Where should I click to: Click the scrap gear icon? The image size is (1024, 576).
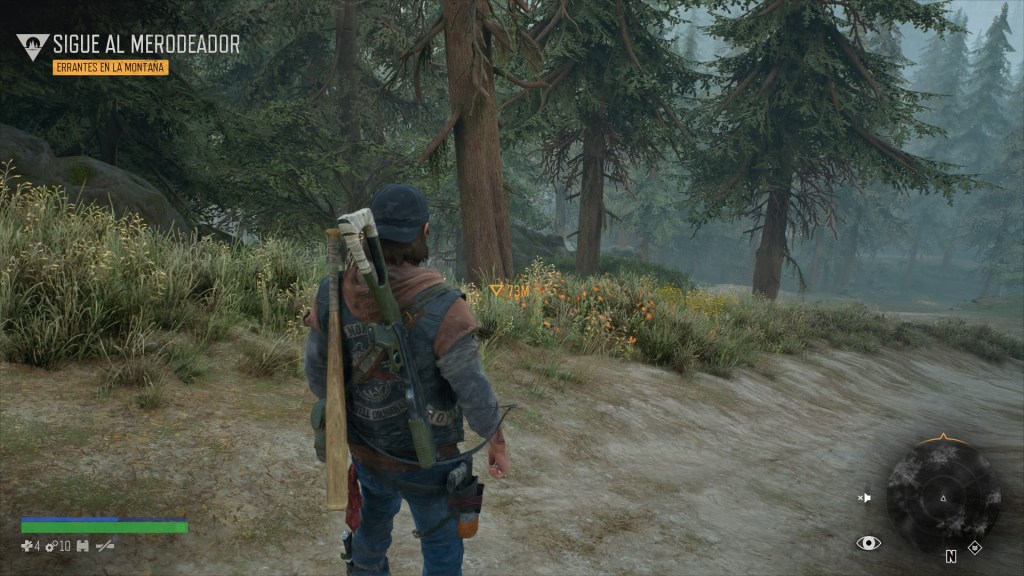coord(50,546)
